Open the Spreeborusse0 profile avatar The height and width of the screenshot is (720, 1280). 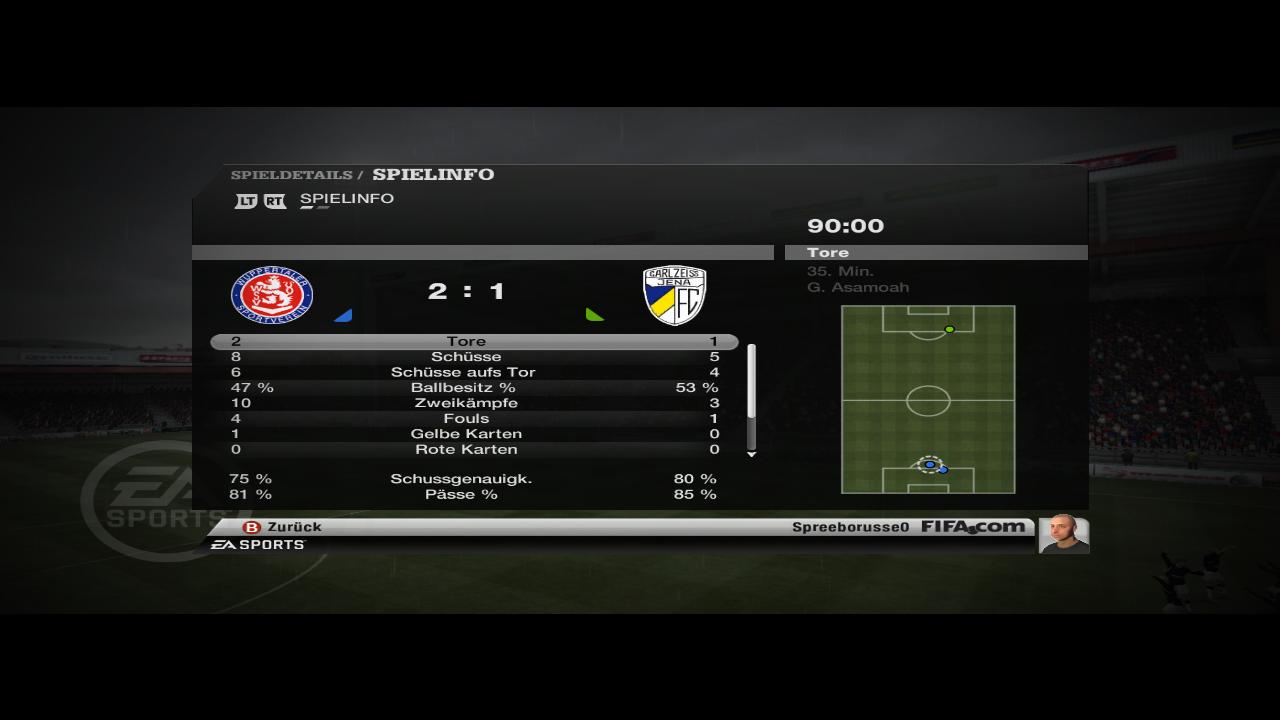(x=1062, y=534)
